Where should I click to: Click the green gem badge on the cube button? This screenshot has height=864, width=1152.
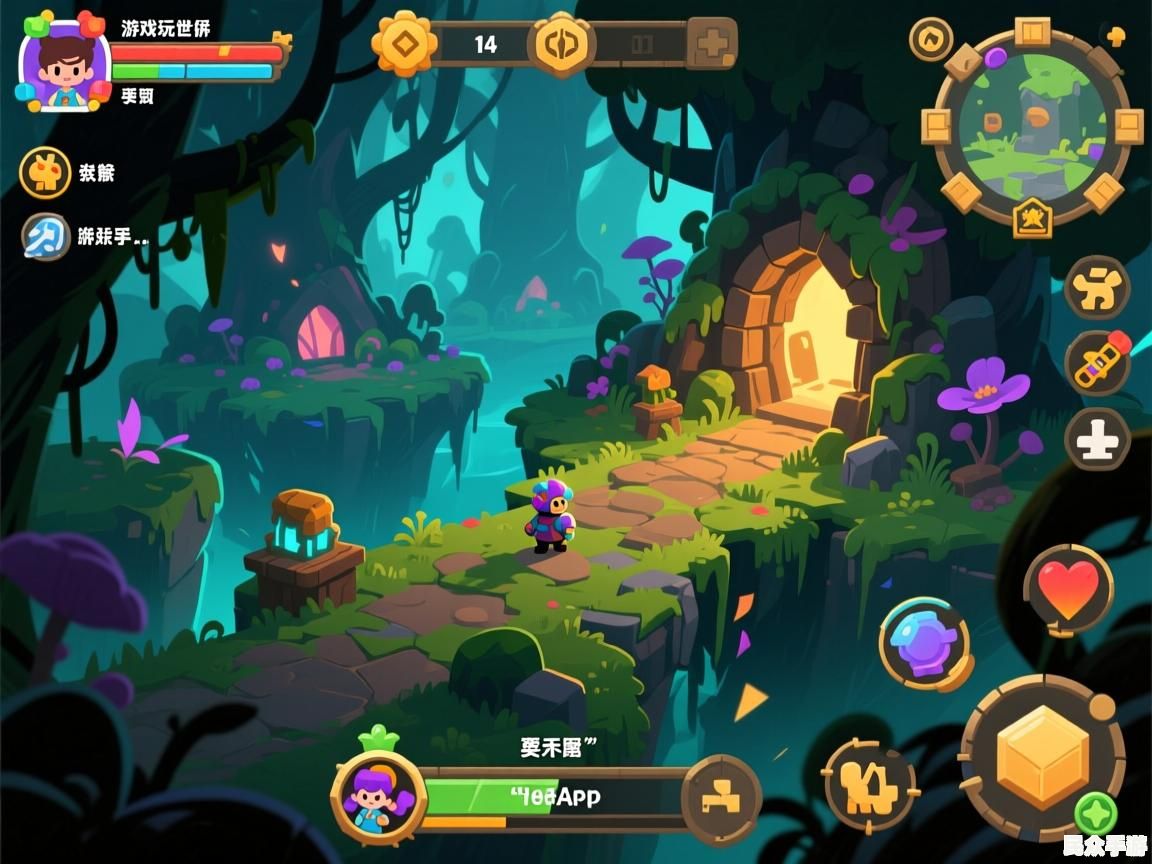click(1095, 812)
